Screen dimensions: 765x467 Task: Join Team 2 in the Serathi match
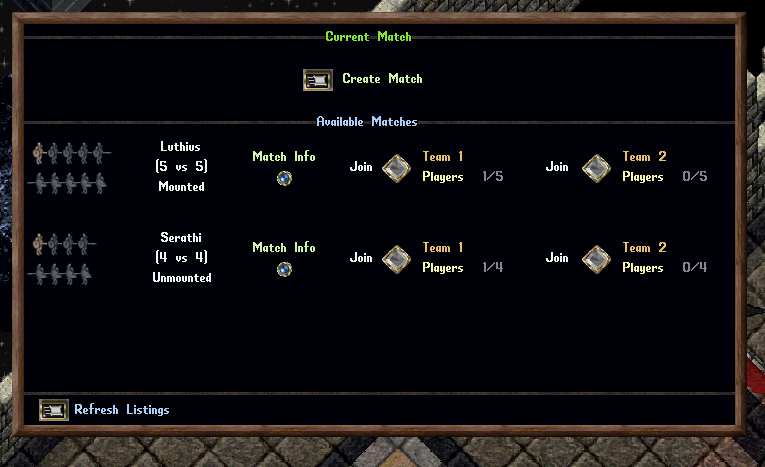coord(596,259)
